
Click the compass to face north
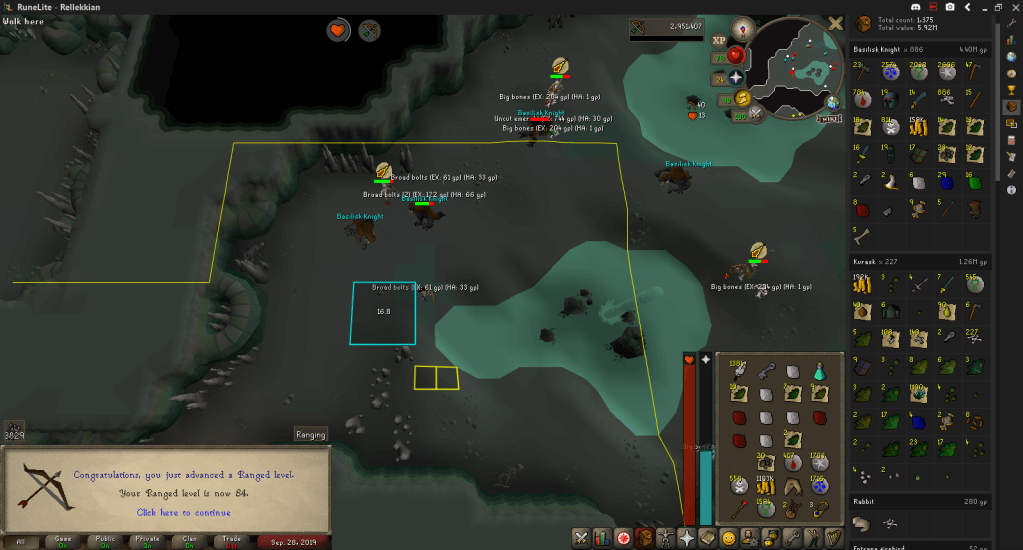[743, 27]
